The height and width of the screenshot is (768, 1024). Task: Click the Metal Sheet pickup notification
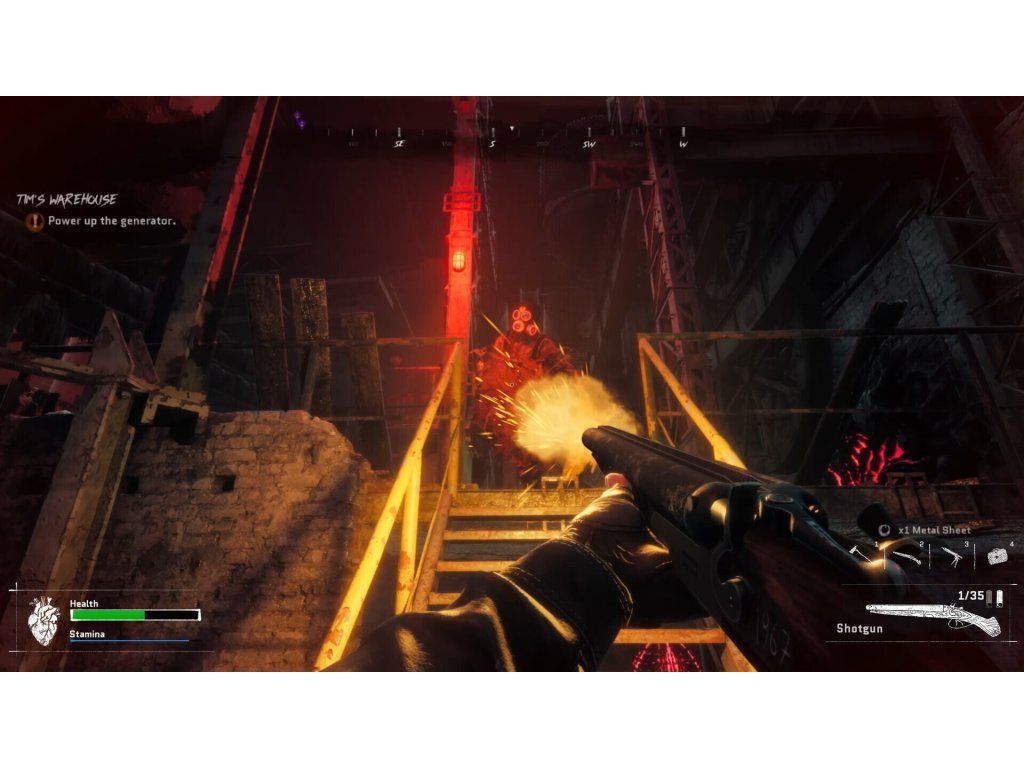click(926, 530)
